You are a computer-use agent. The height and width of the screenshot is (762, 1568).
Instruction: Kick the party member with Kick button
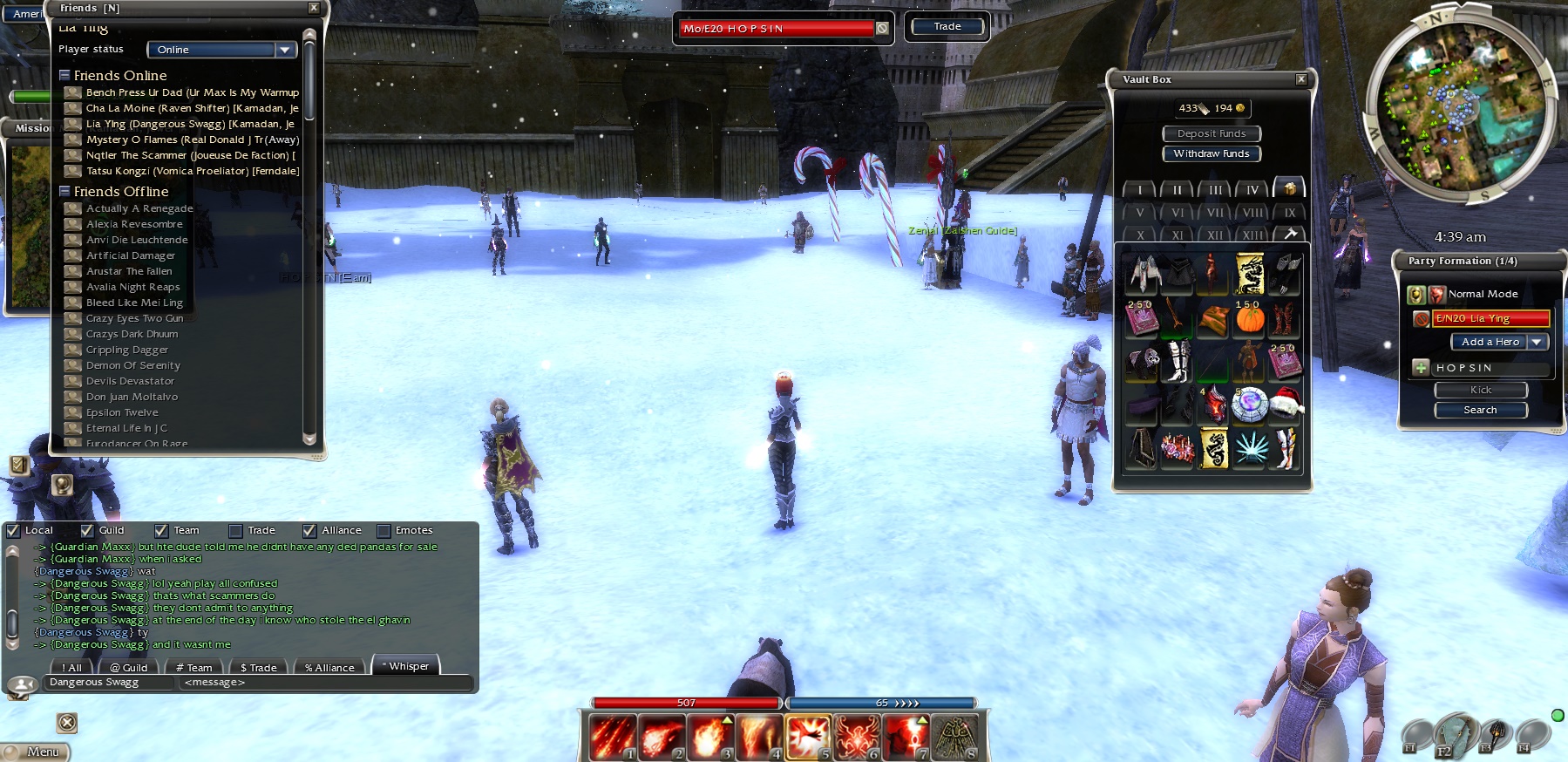[1480, 390]
